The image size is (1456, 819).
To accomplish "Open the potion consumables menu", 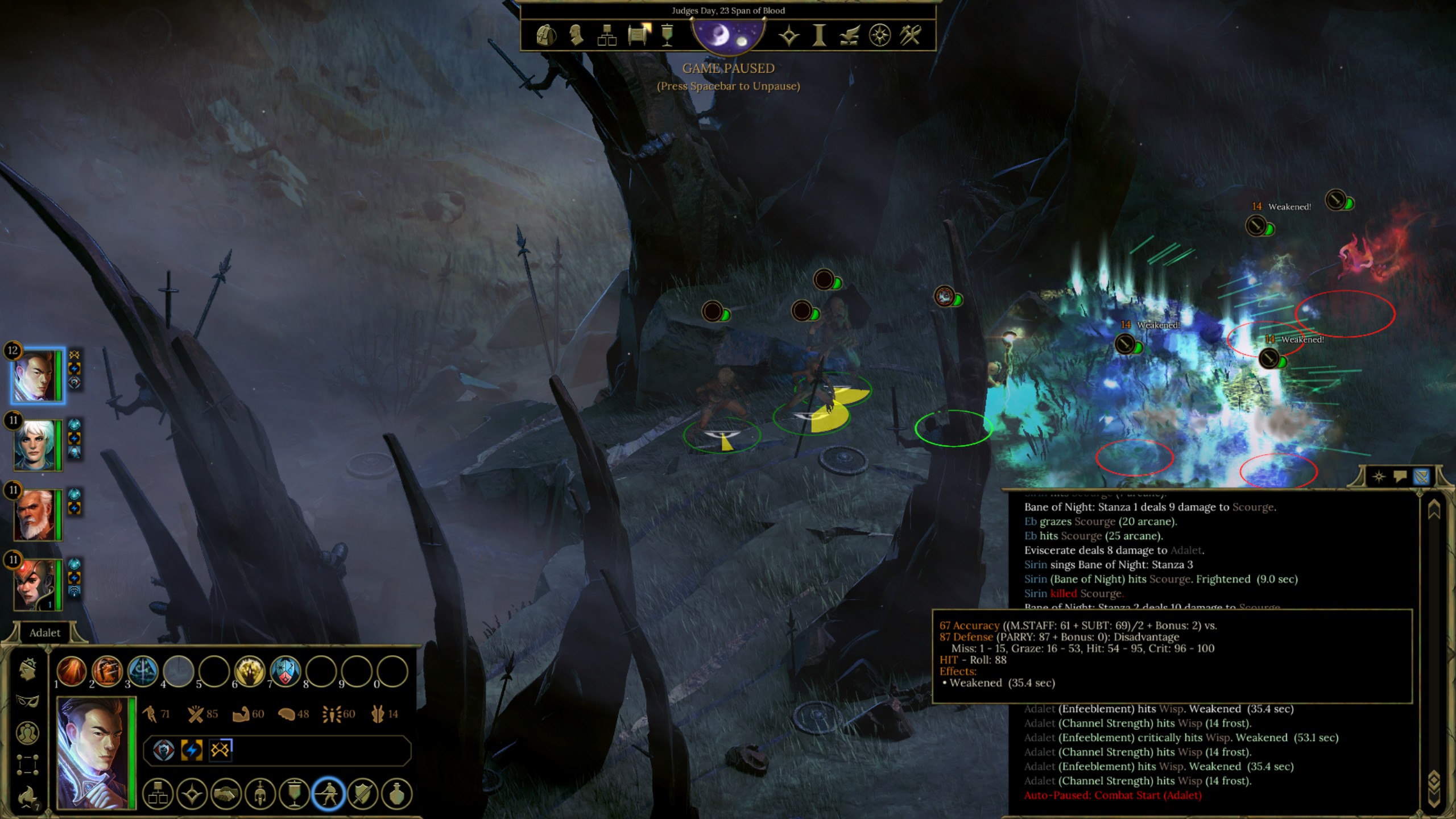I will (396, 794).
